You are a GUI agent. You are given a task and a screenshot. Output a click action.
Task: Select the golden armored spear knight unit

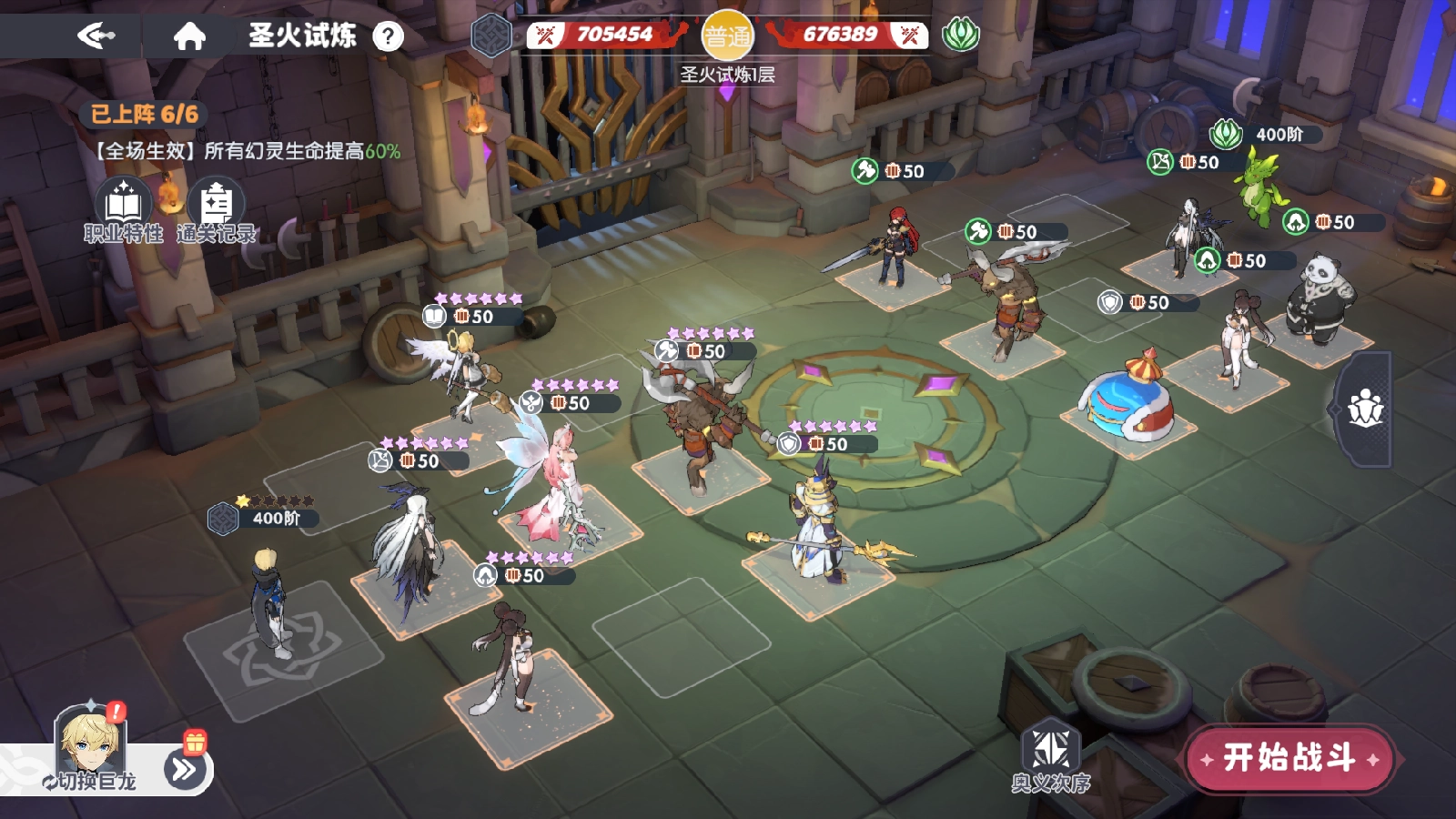point(819,528)
